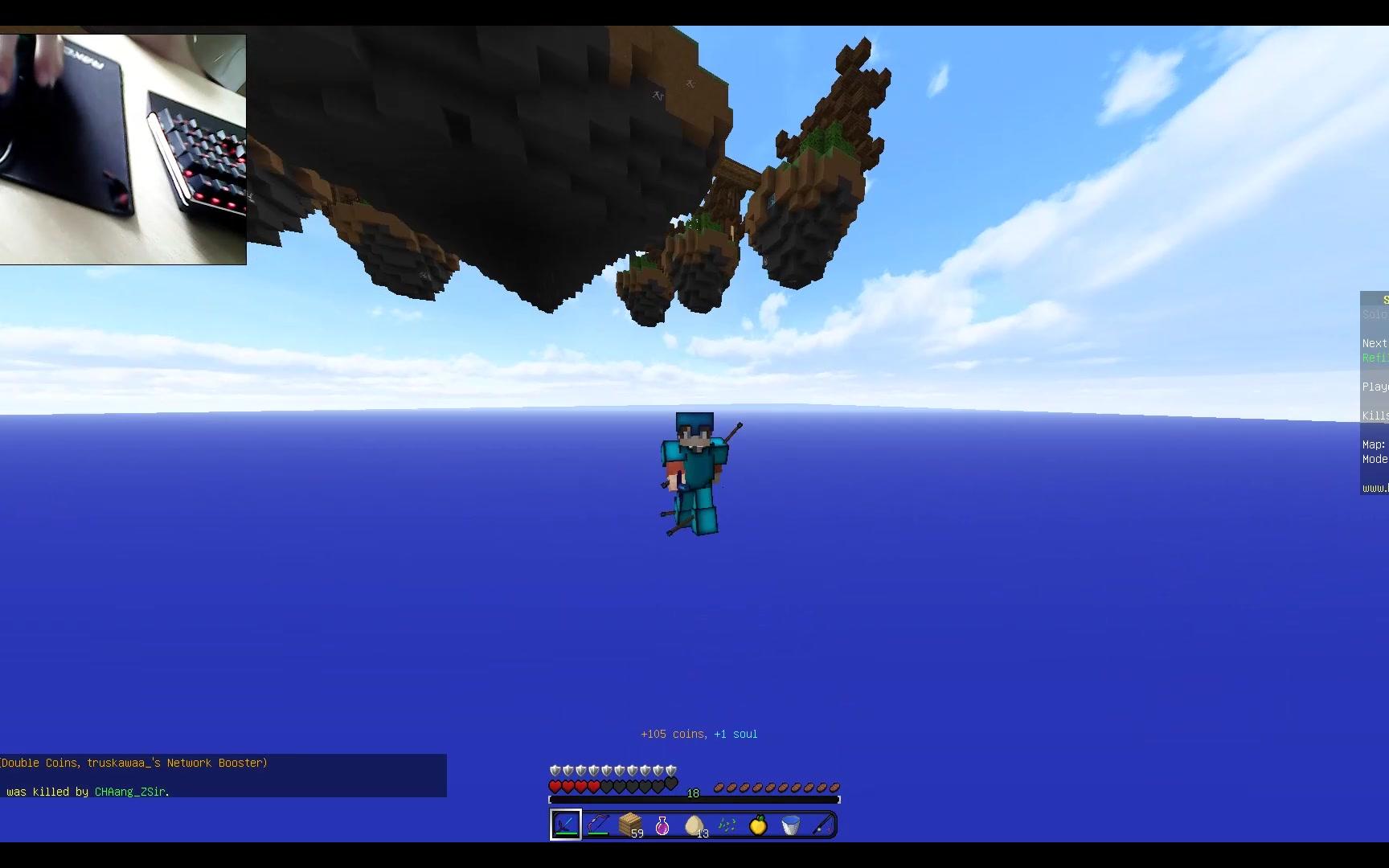Select the water bucket in the hotbar

(790, 824)
